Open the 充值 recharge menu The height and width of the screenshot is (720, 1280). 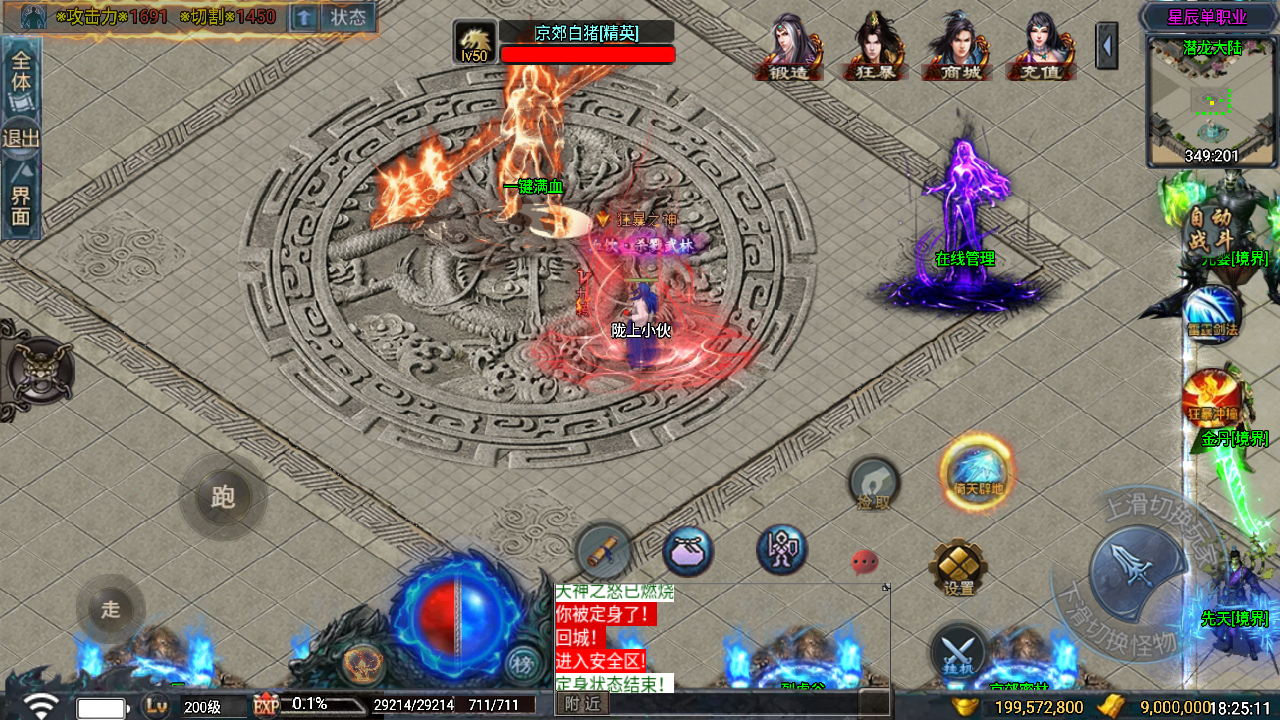coord(1042,48)
